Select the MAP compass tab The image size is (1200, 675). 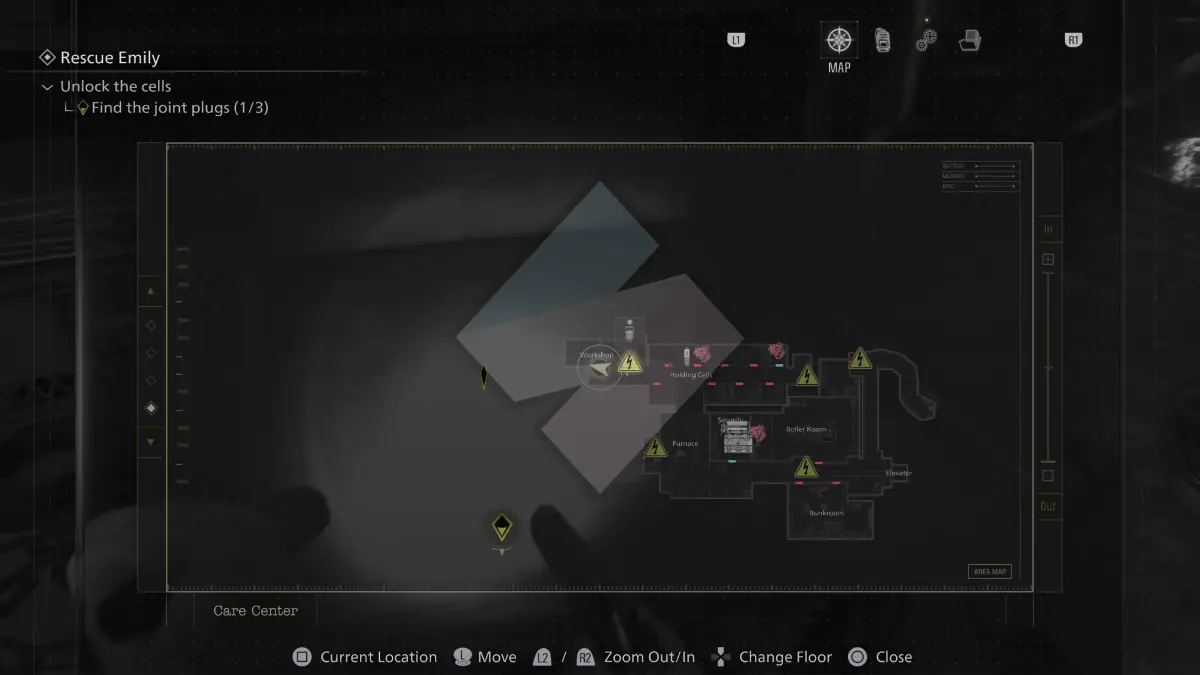pyautogui.click(x=839, y=41)
